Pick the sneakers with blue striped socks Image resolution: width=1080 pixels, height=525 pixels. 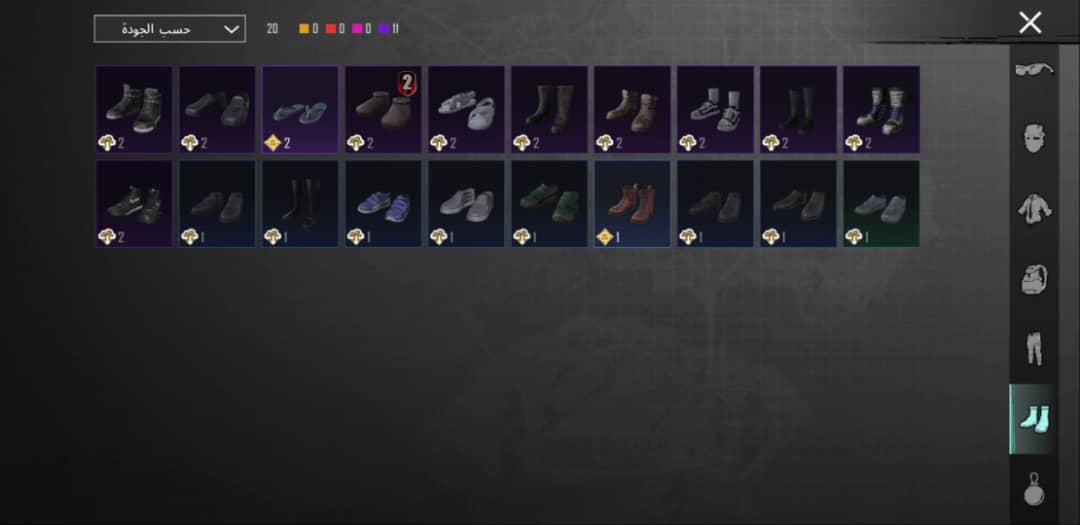[881, 109]
